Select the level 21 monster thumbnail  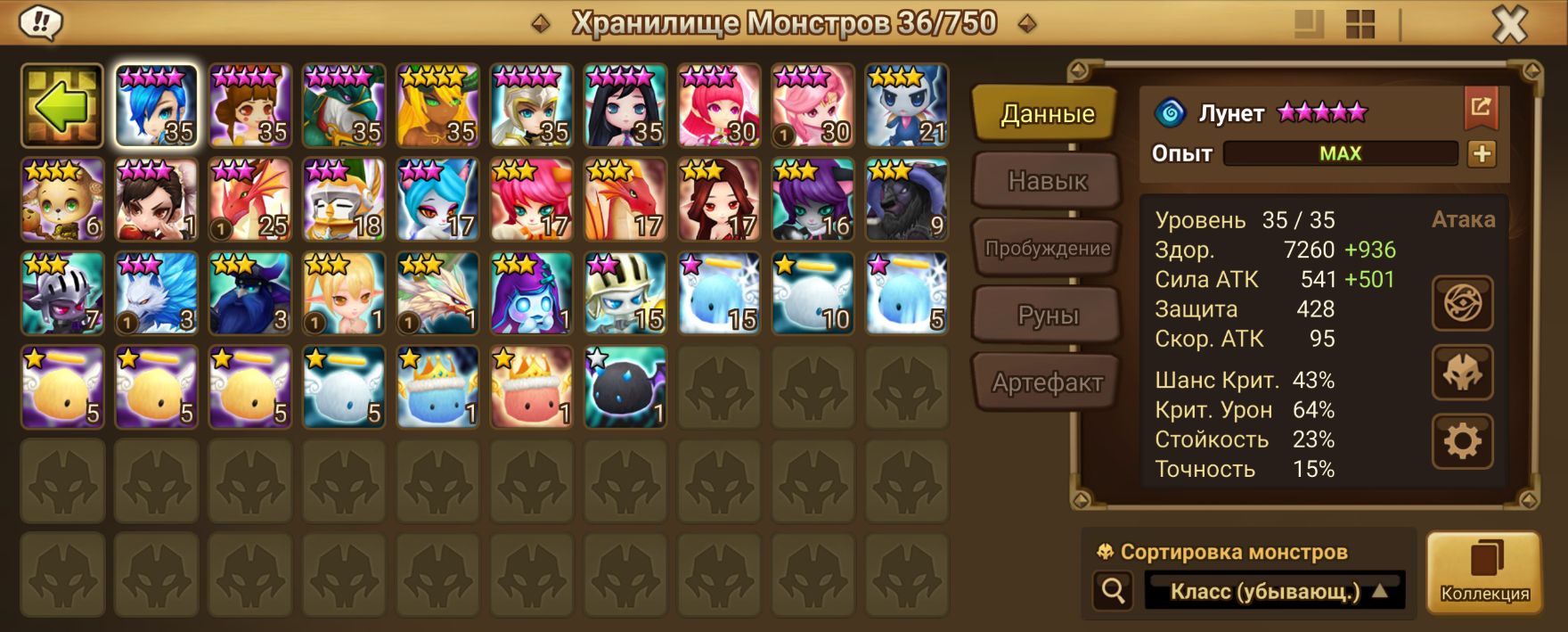(x=907, y=106)
